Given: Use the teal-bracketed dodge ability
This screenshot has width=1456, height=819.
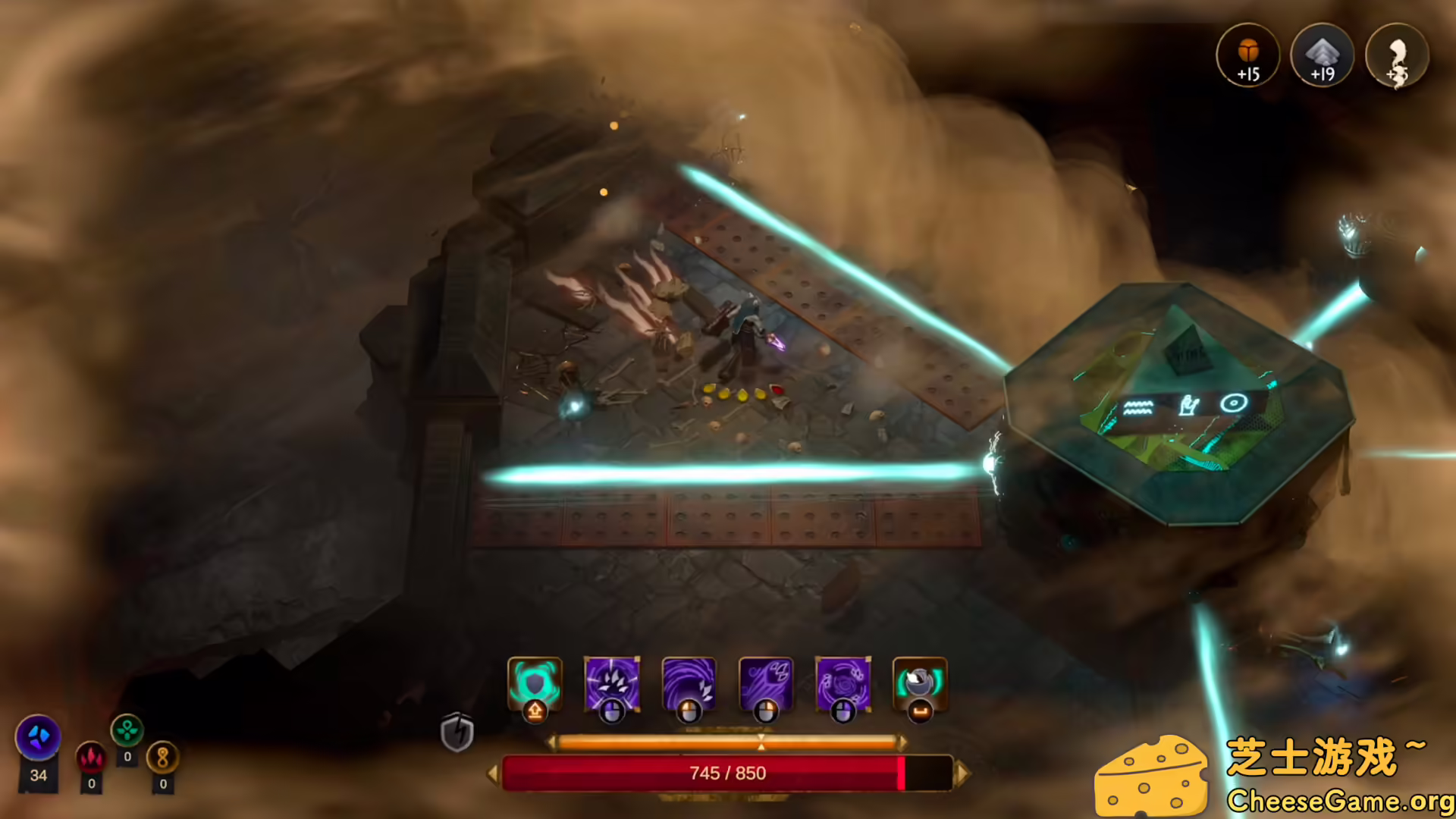Looking at the screenshot, I should coord(920,683).
